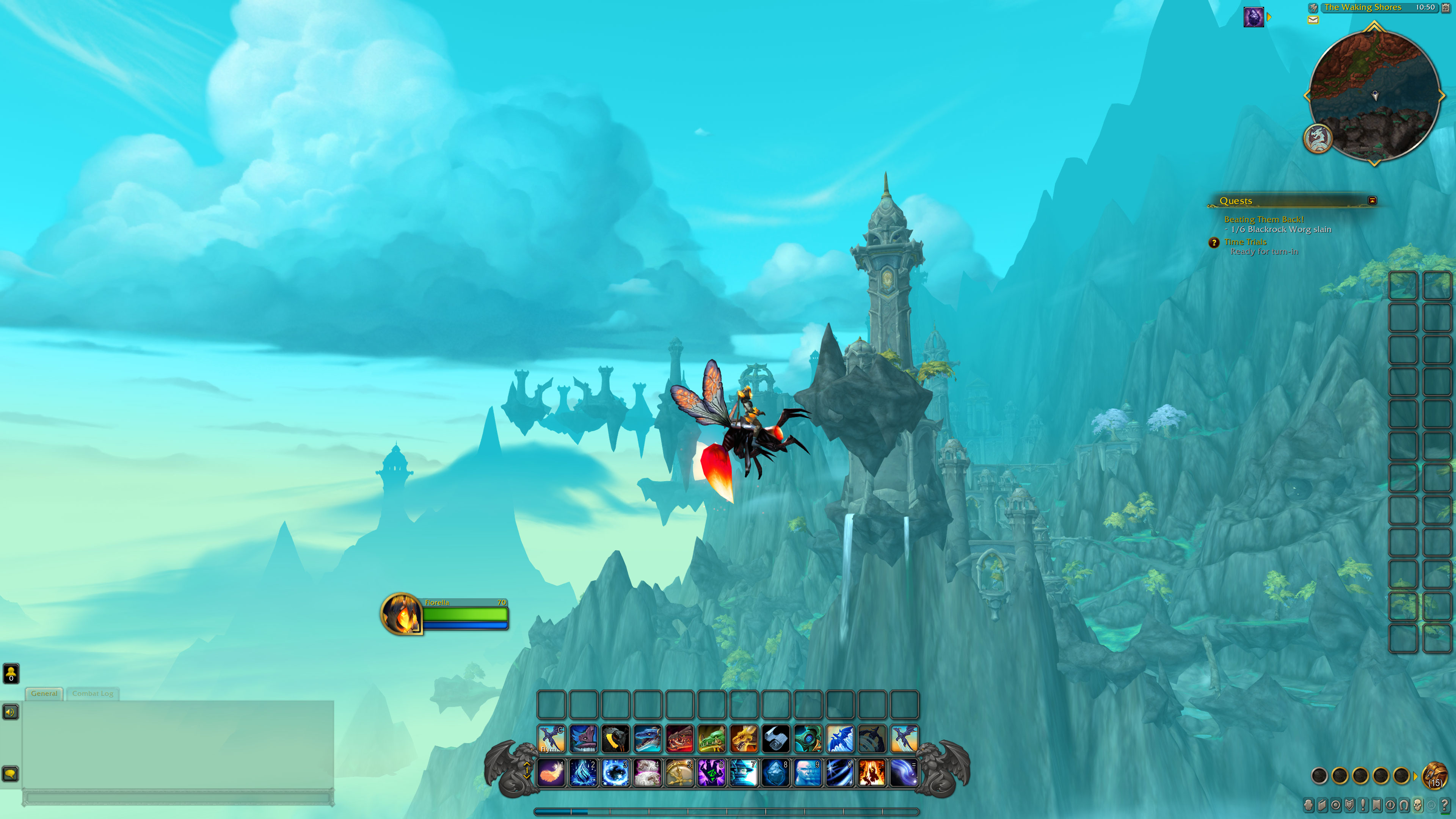Image resolution: width=1456 pixels, height=819 pixels.
Task: Check the mail envelope icon
Action: pos(1313,20)
